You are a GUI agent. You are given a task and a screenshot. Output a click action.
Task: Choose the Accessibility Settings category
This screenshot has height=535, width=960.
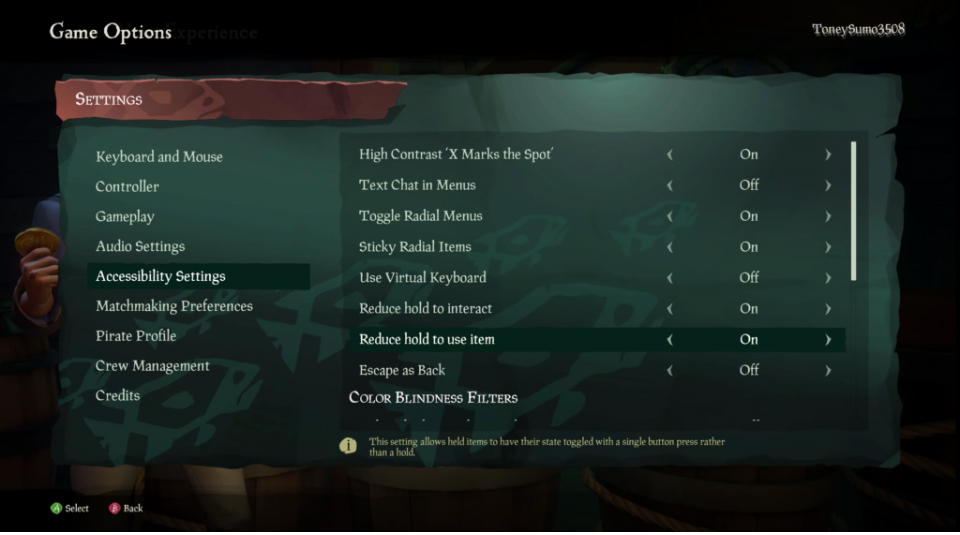[x=161, y=277]
